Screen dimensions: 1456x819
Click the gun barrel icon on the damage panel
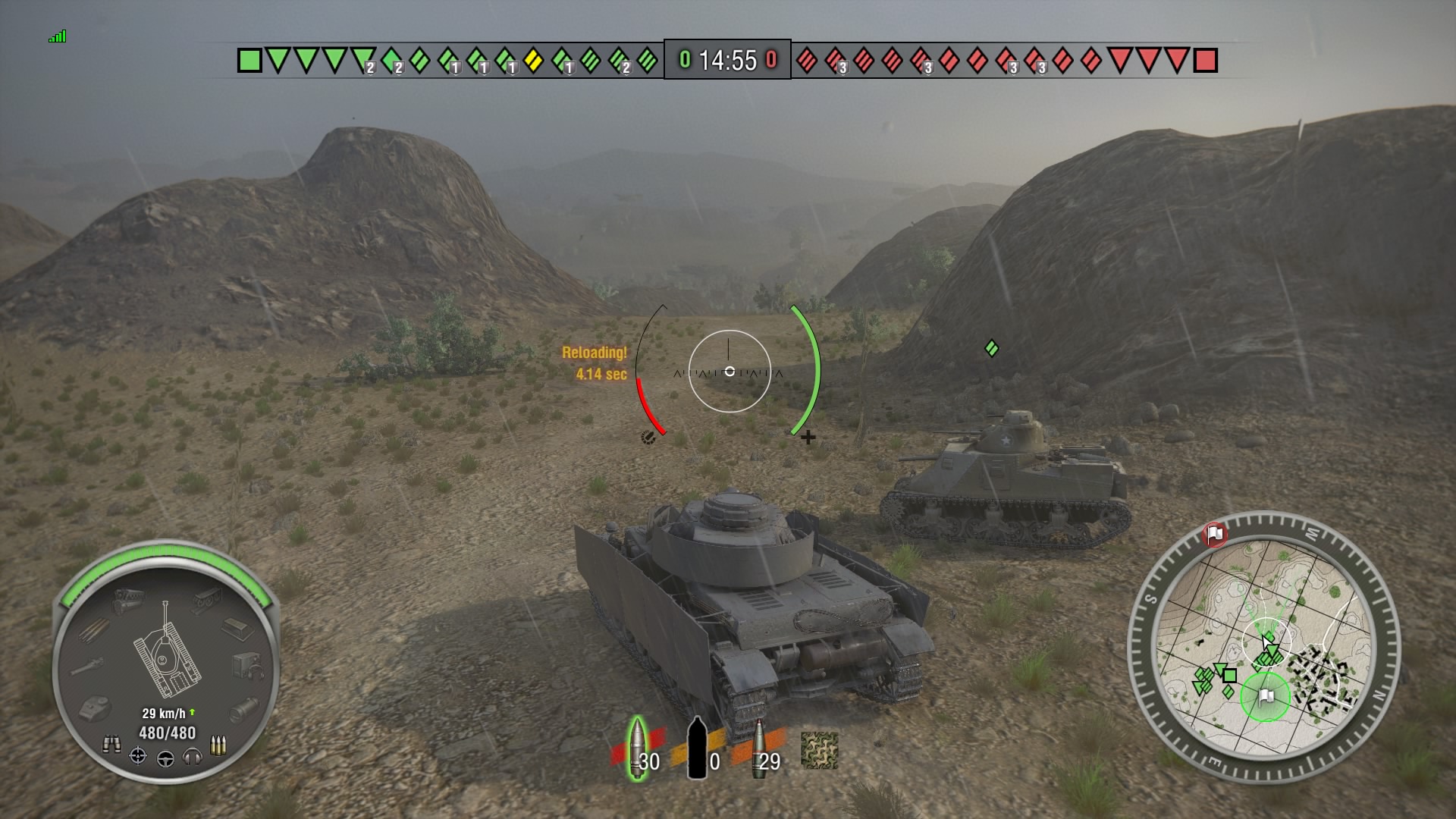(x=86, y=666)
